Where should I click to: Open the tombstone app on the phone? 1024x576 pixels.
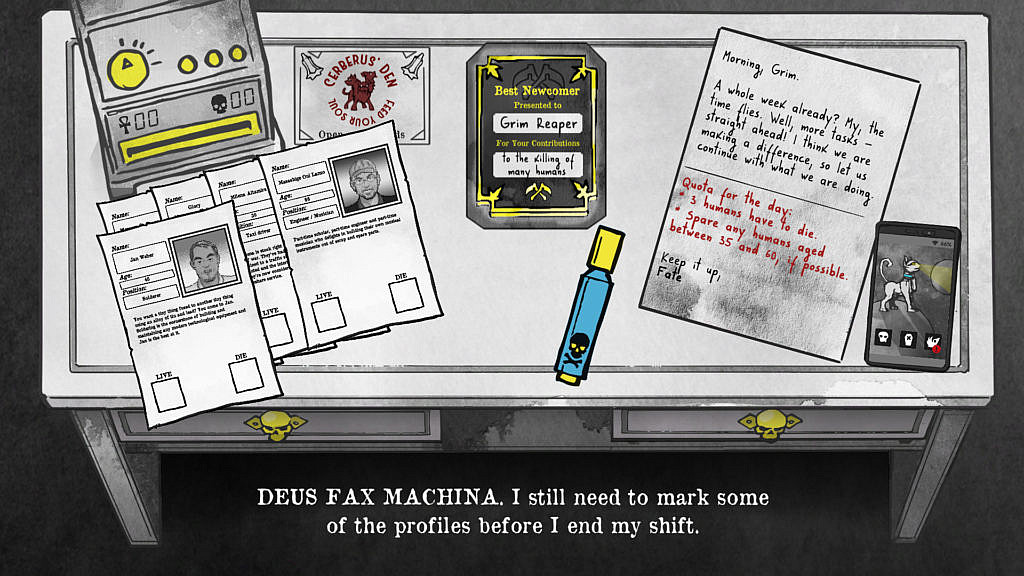(x=909, y=340)
